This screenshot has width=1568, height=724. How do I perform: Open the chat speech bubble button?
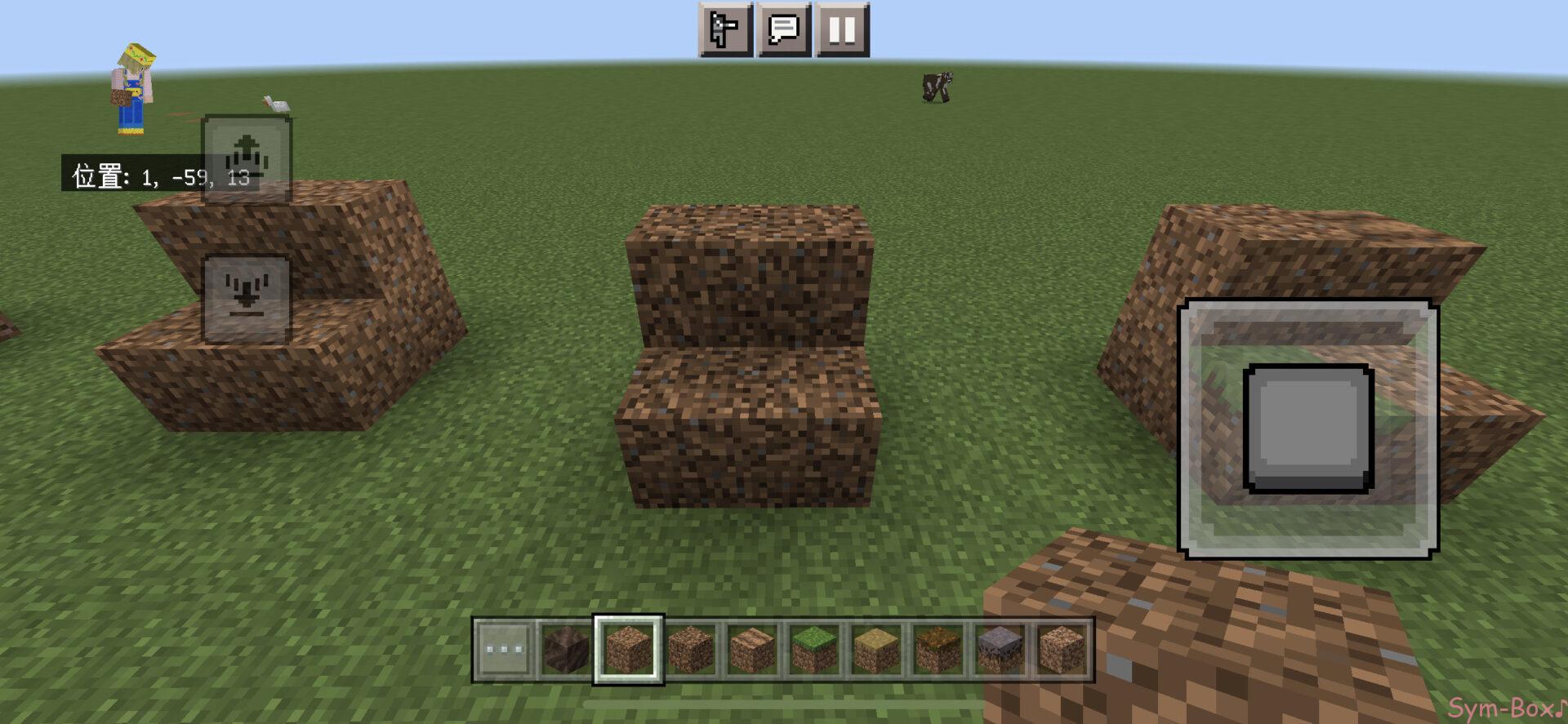784,30
